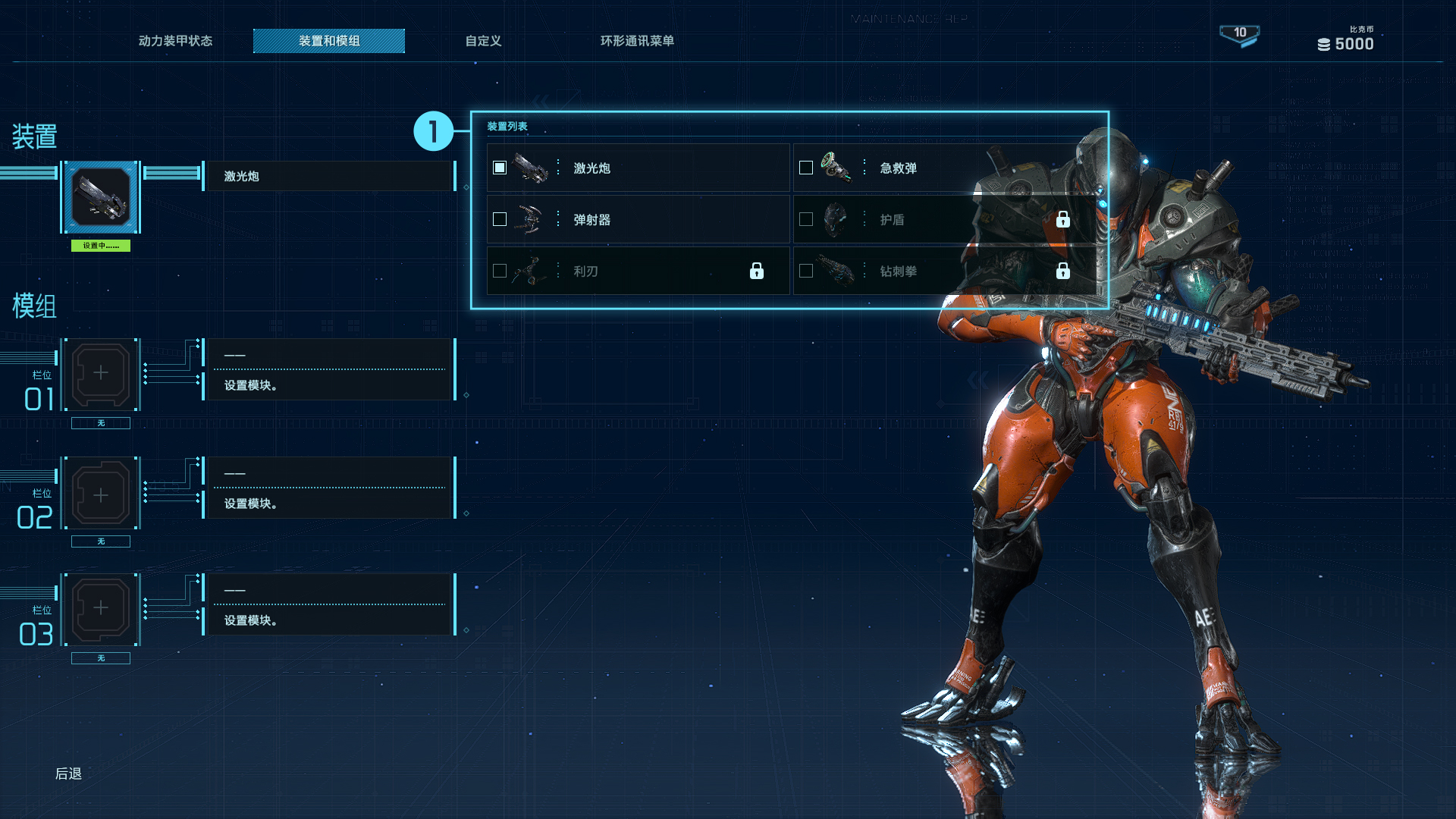The height and width of the screenshot is (819, 1456).
Task: Click 后退 to go back
Action: pos(68,773)
